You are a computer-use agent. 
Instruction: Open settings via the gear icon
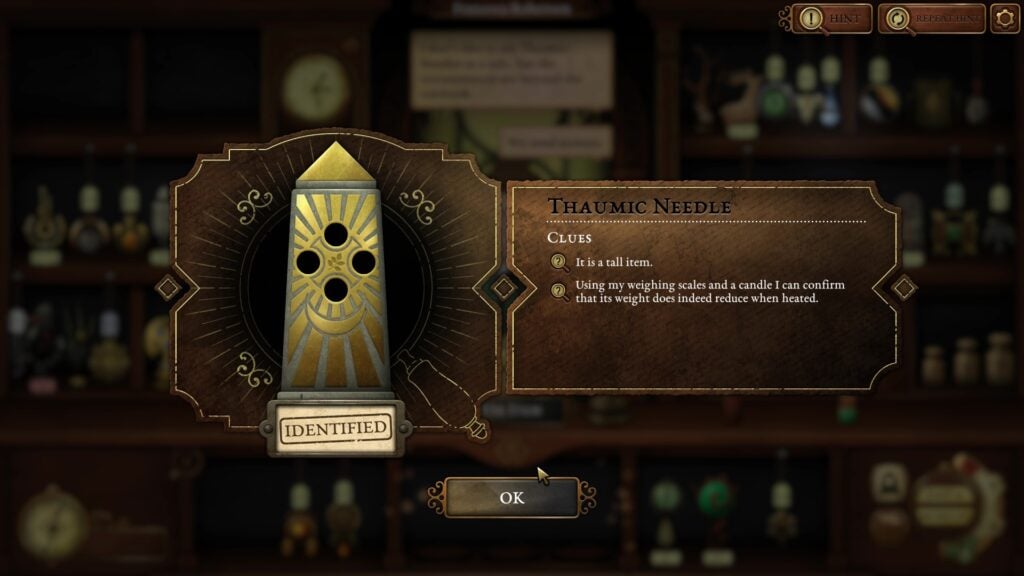(x=1004, y=18)
